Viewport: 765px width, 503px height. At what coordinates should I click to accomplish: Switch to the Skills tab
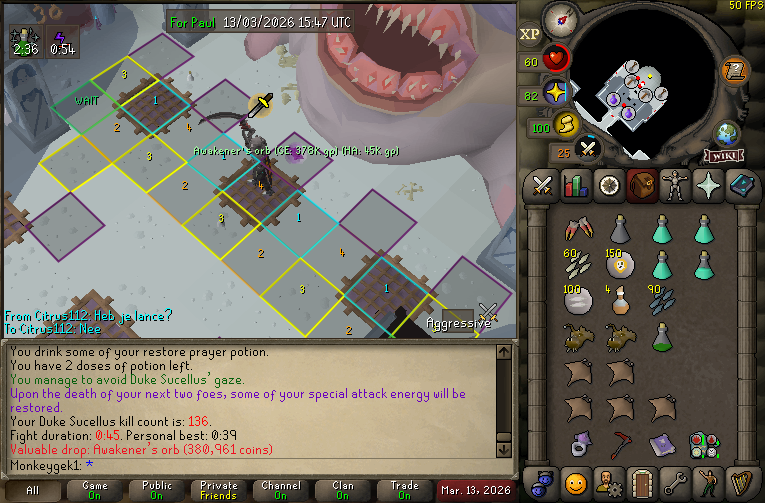coord(575,186)
